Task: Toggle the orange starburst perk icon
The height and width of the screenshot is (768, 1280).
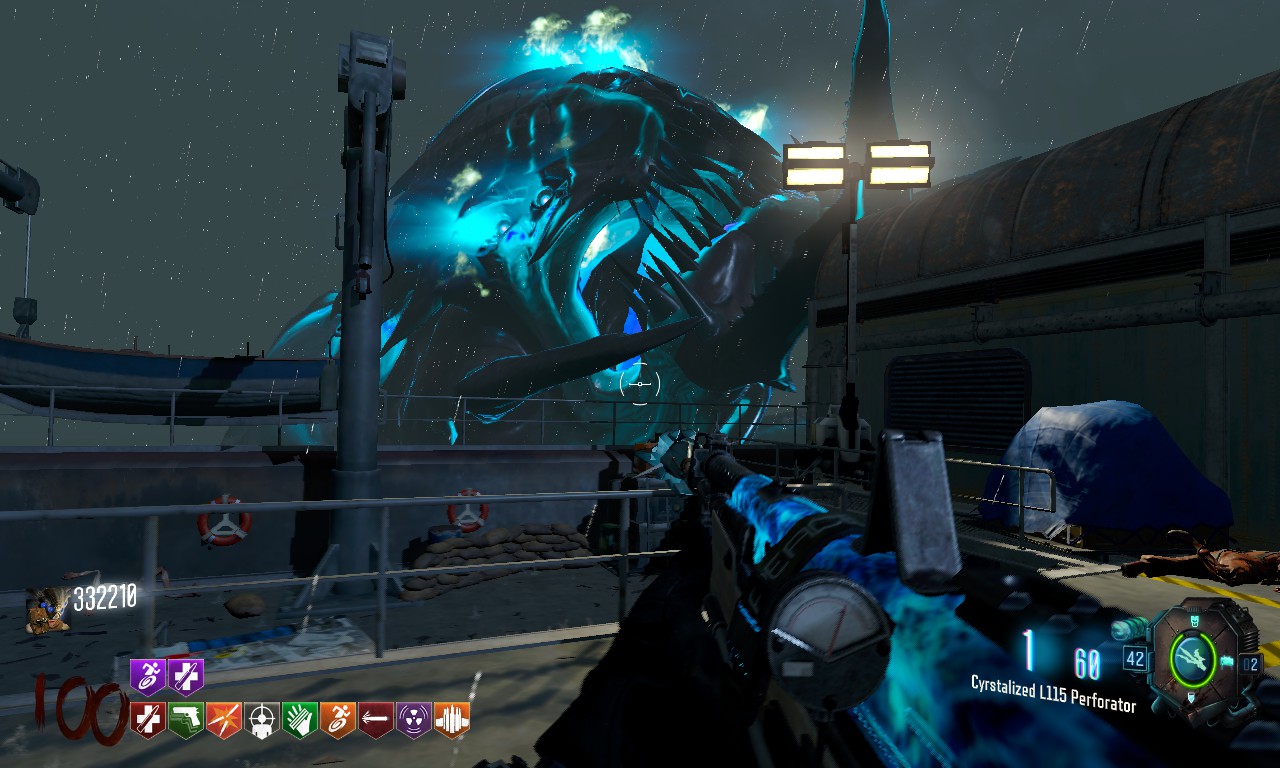Action: pyautogui.click(x=222, y=717)
